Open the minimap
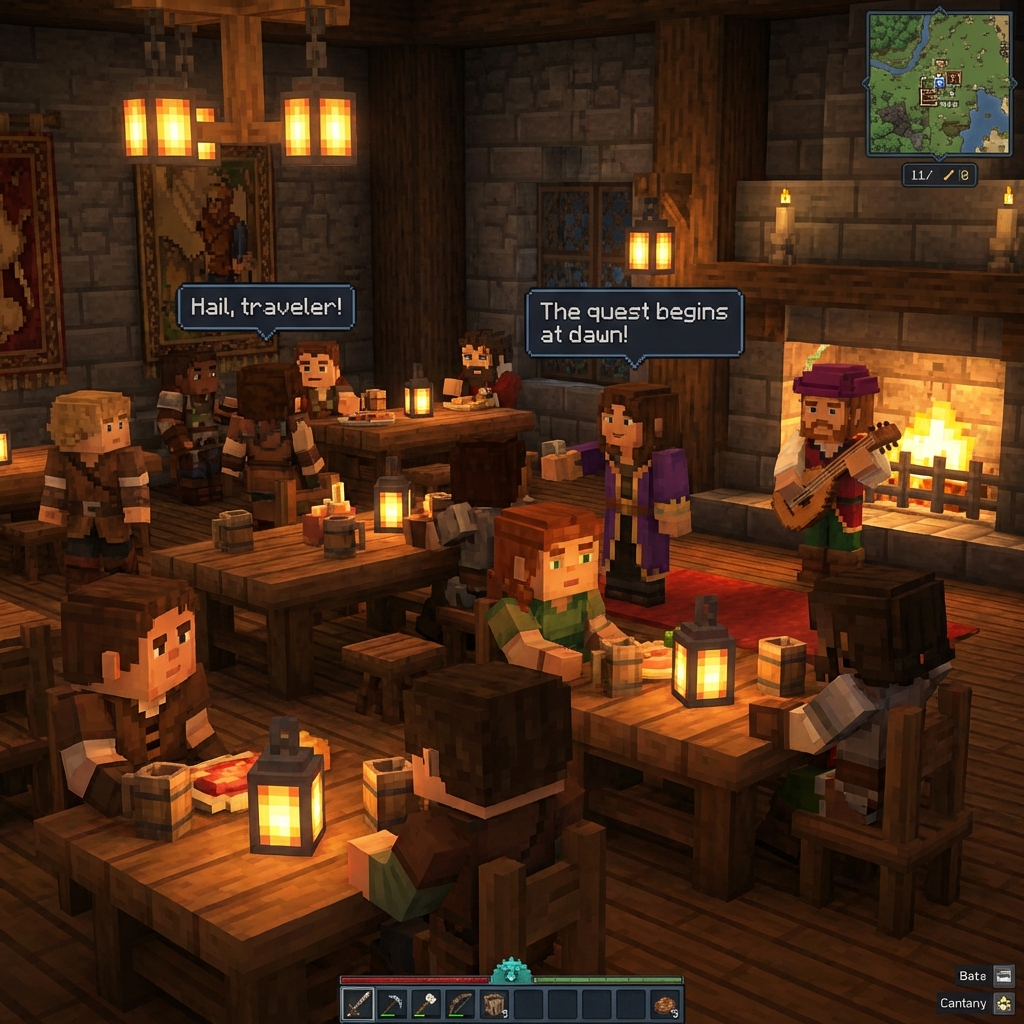The width and height of the screenshot is (1024, 1024). coord(938,83)
